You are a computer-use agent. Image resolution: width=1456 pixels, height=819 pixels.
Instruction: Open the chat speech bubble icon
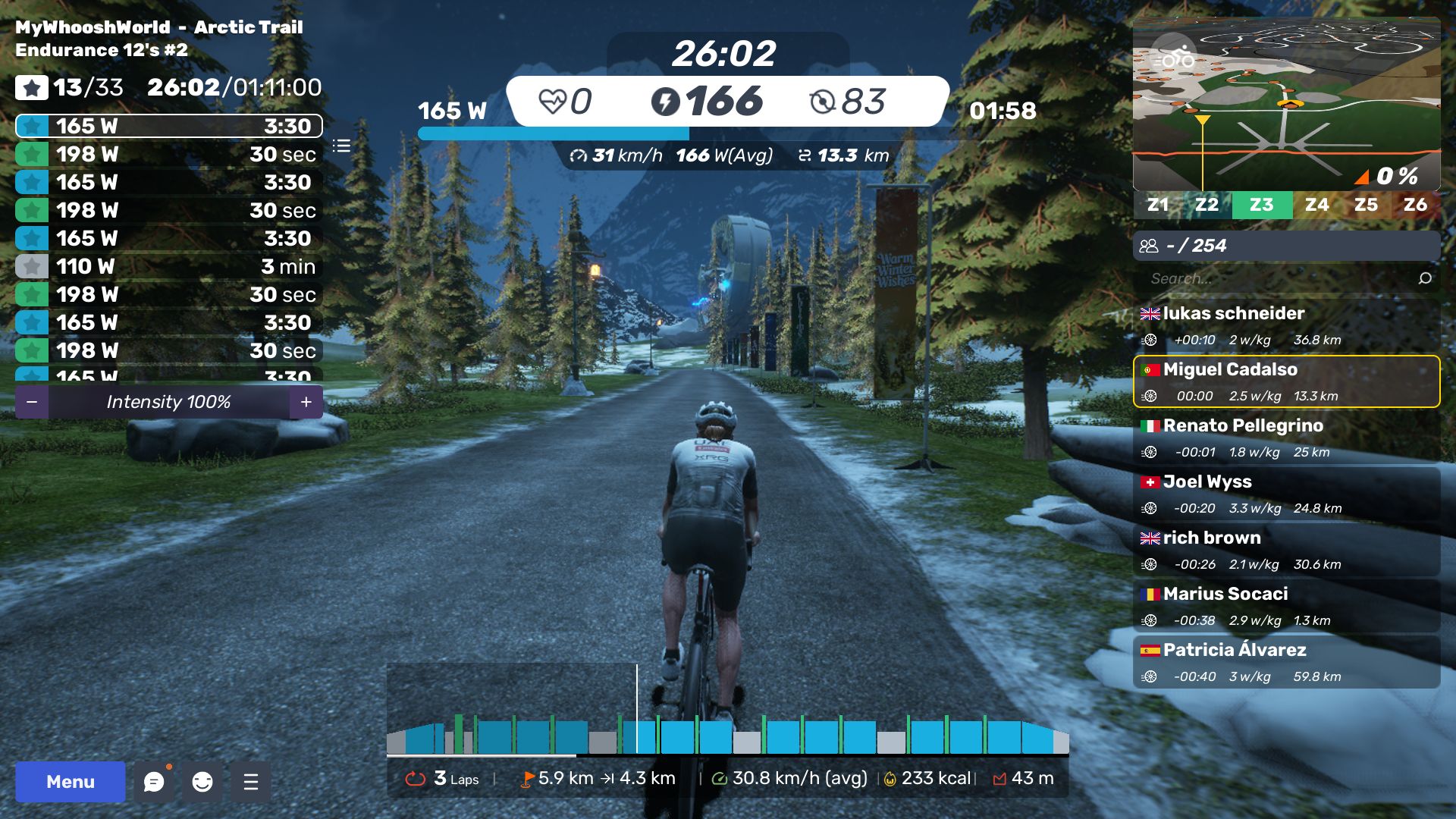pyautogui.click(x=154, y=782)
